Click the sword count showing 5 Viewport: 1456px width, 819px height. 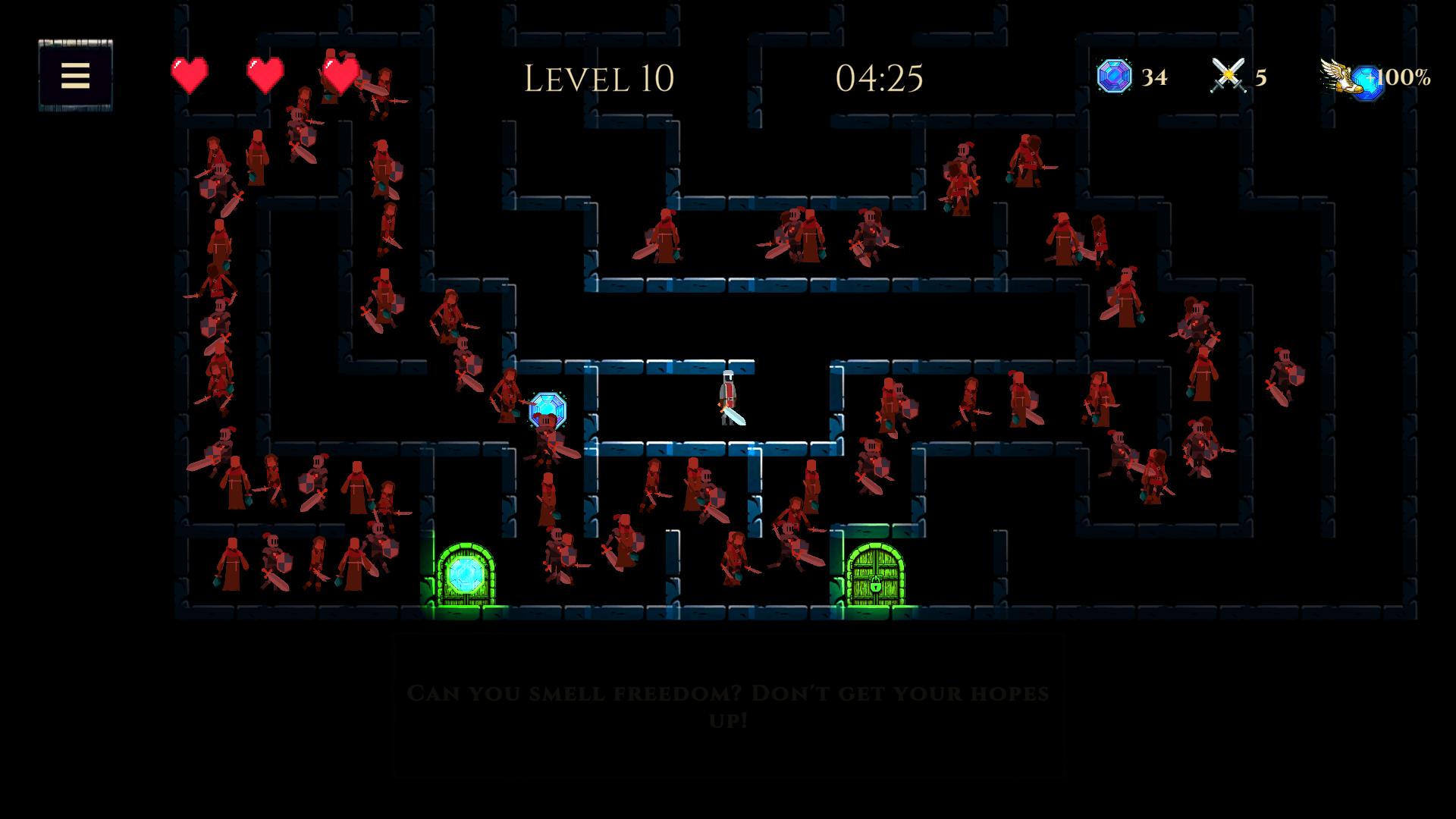click(x=1260, y=78)
